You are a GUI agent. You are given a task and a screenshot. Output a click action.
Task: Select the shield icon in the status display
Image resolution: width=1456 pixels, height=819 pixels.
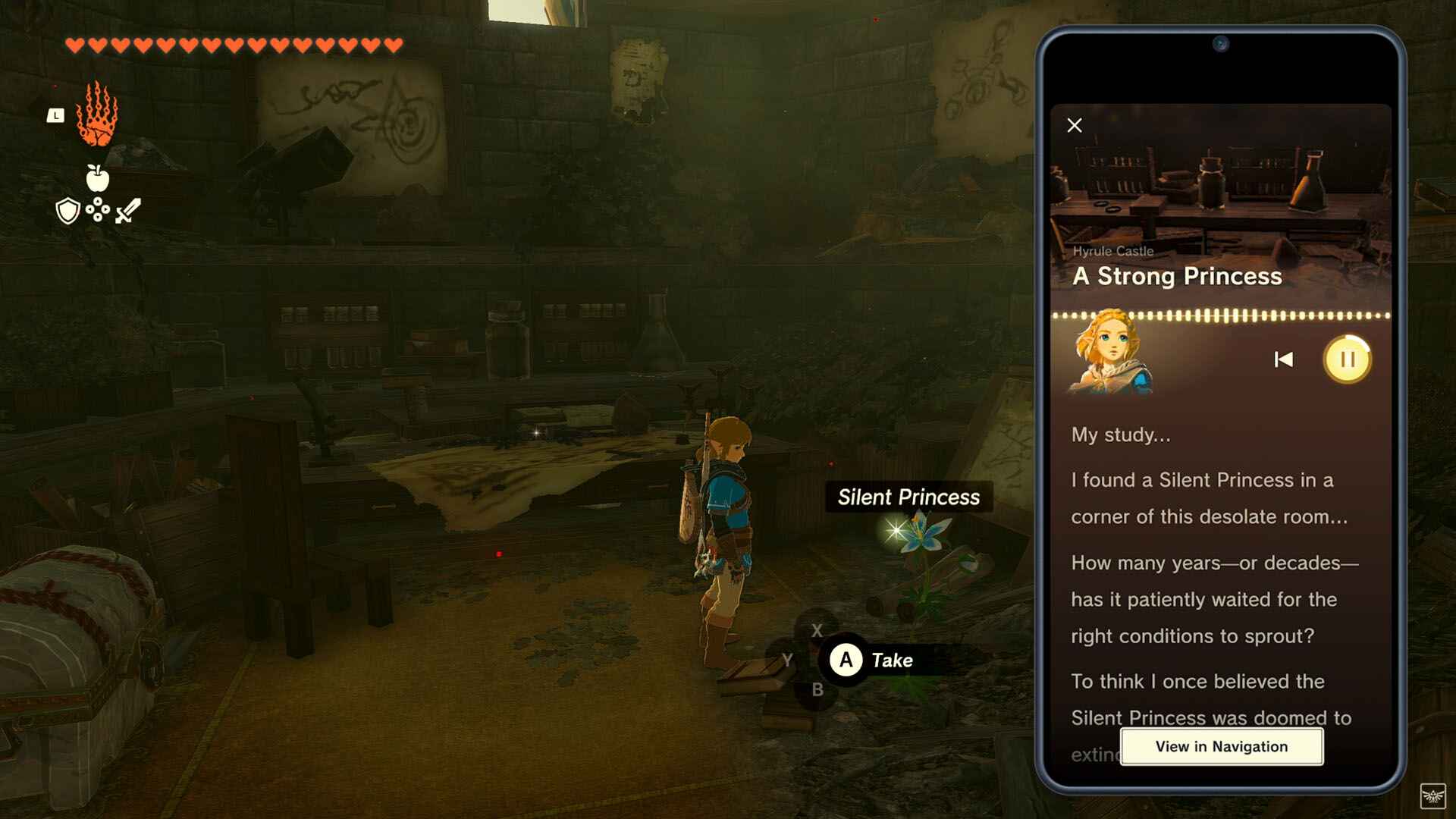pyautogui.click(x=67, y=210)
